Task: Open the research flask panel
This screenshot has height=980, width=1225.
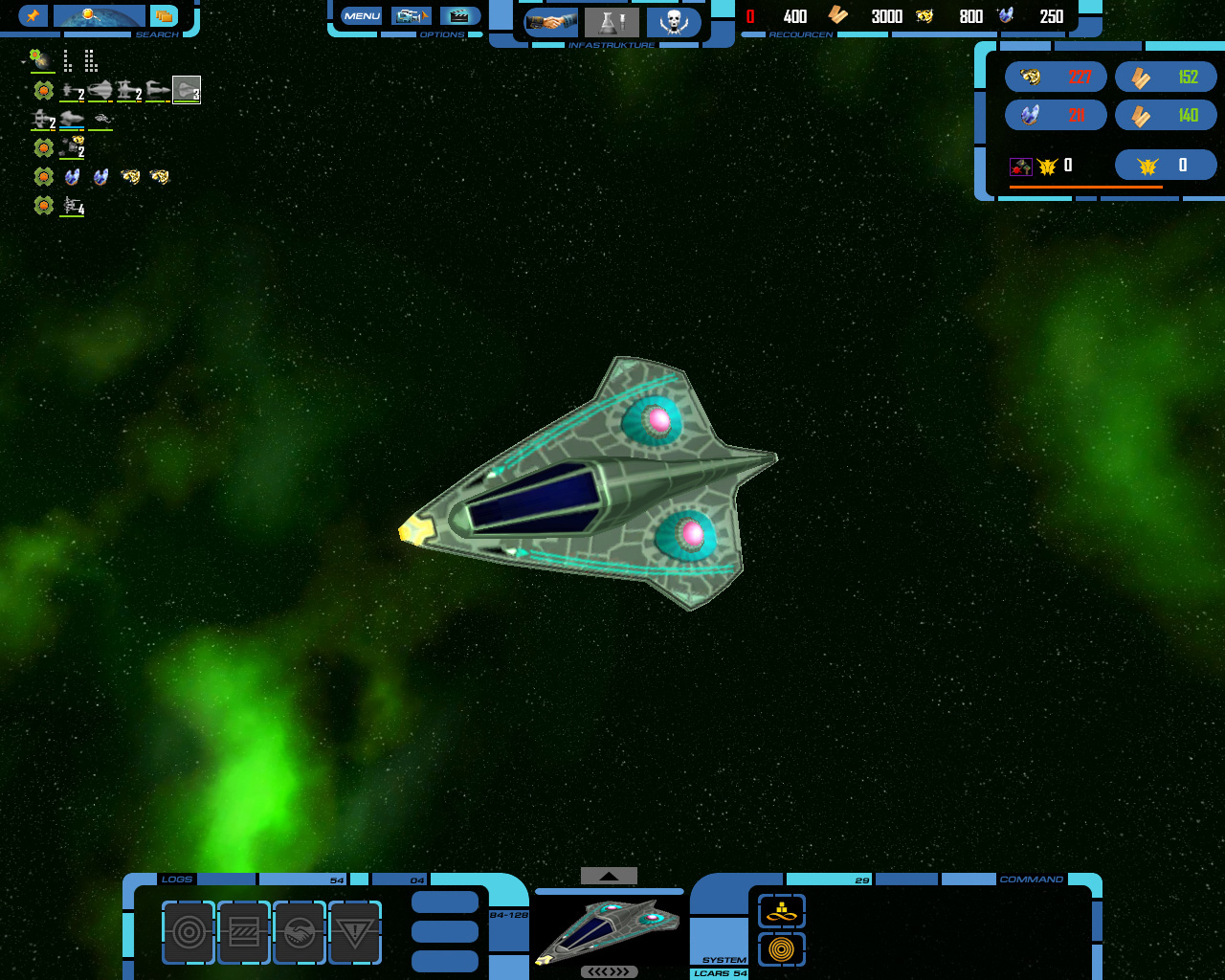Action: pos(612,22)
